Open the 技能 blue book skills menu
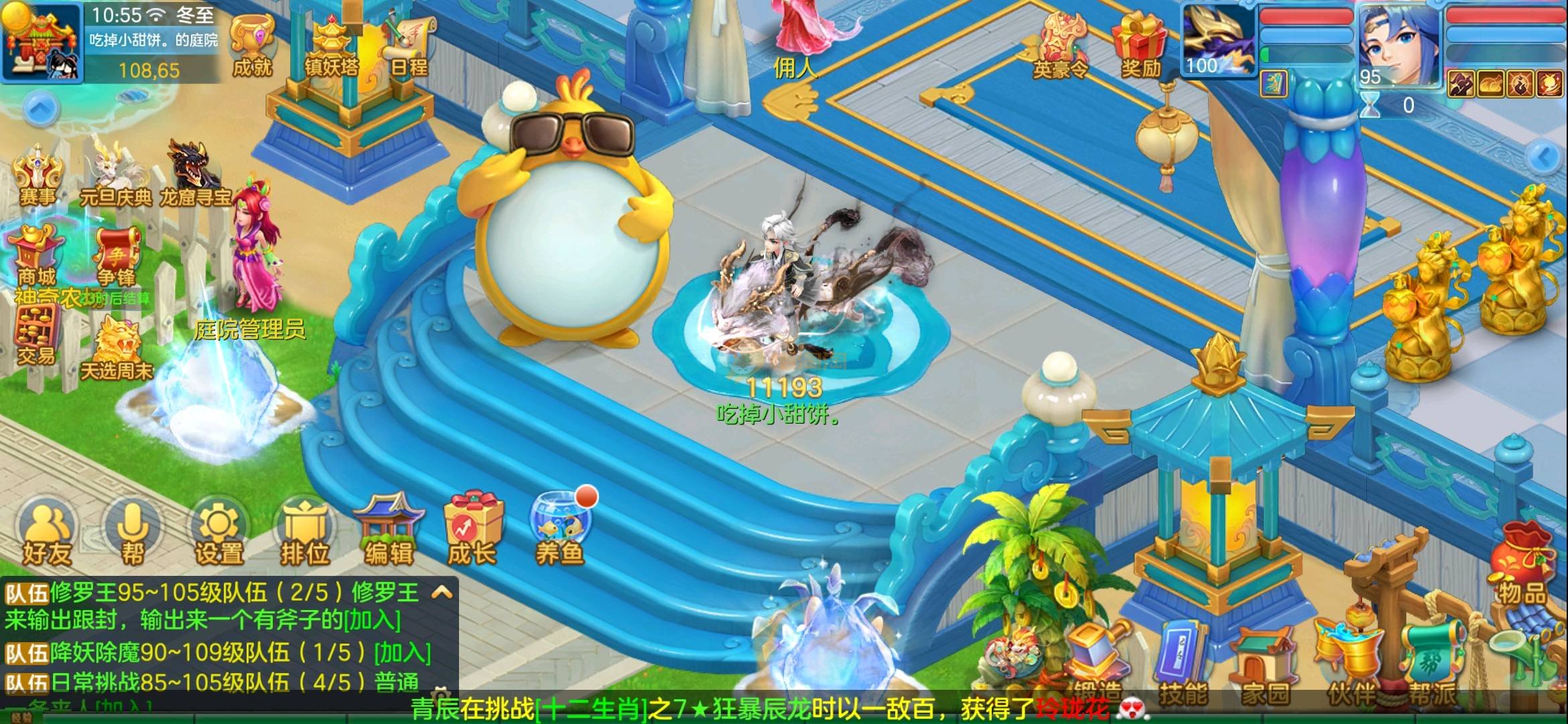Image resolution: width=1568 pixels, height=724 pixels. point(1183,664)
